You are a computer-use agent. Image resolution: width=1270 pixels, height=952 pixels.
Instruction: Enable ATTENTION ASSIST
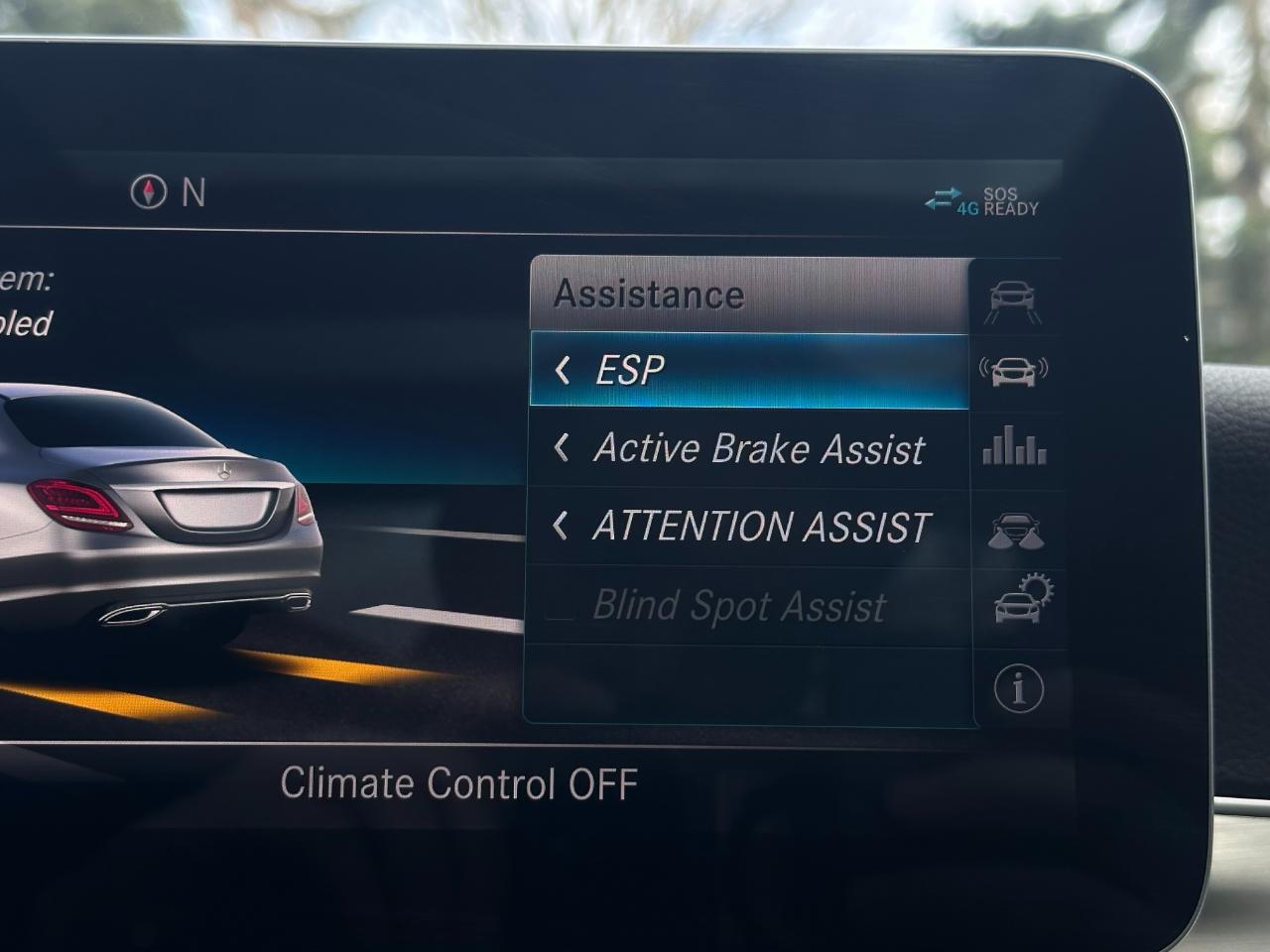pyautogui.click(x=760, y=527)
